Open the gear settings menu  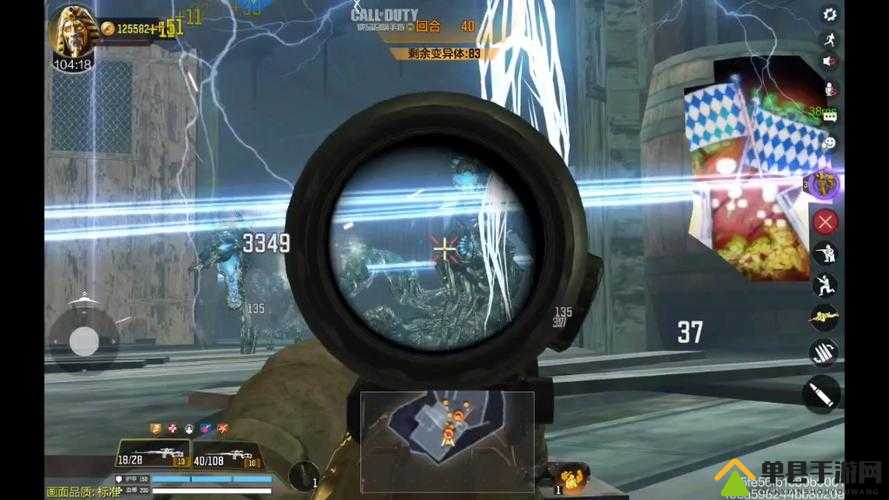coord(829,14)
